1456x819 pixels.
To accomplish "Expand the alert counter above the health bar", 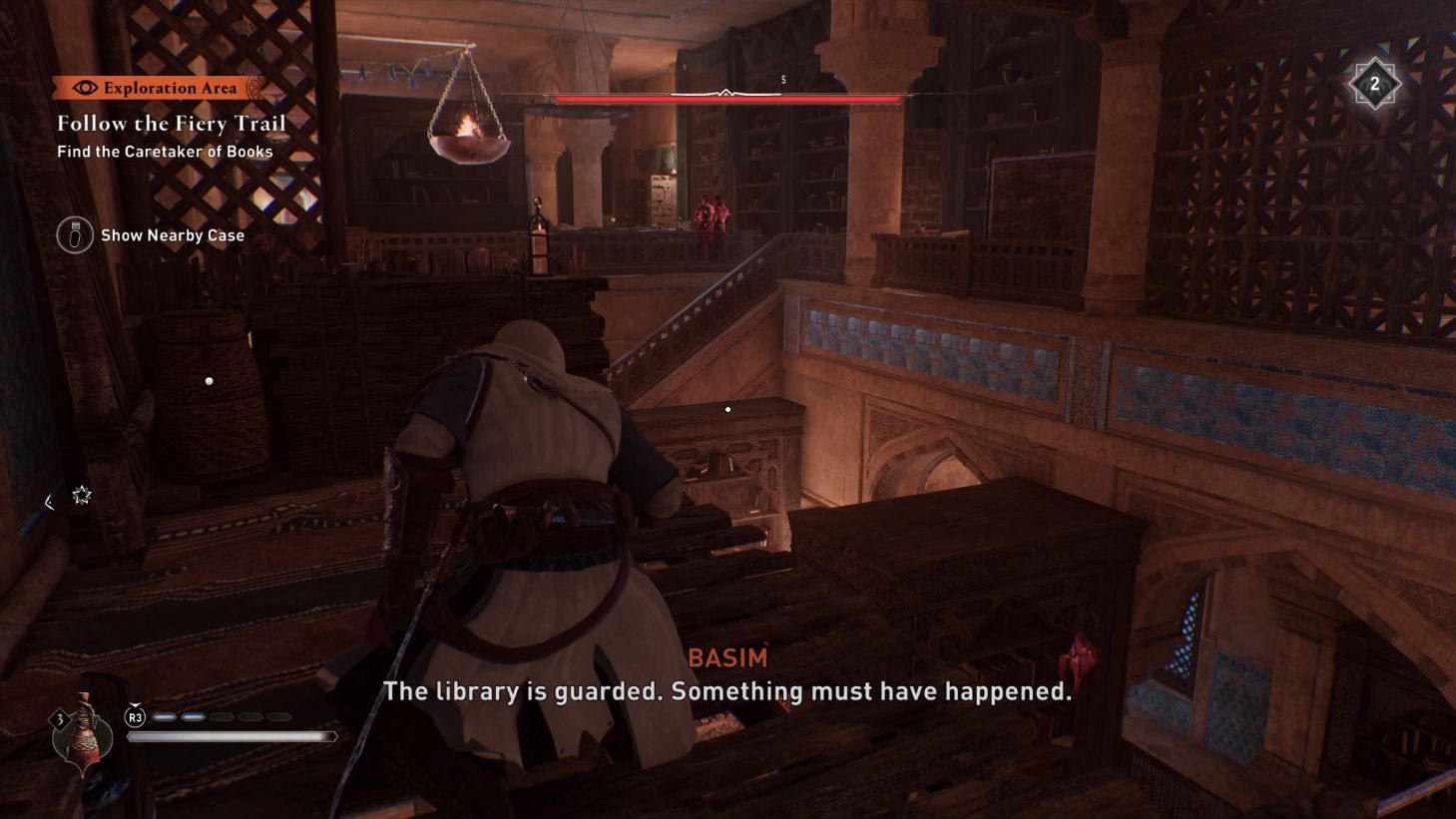I will coord(782,79).
